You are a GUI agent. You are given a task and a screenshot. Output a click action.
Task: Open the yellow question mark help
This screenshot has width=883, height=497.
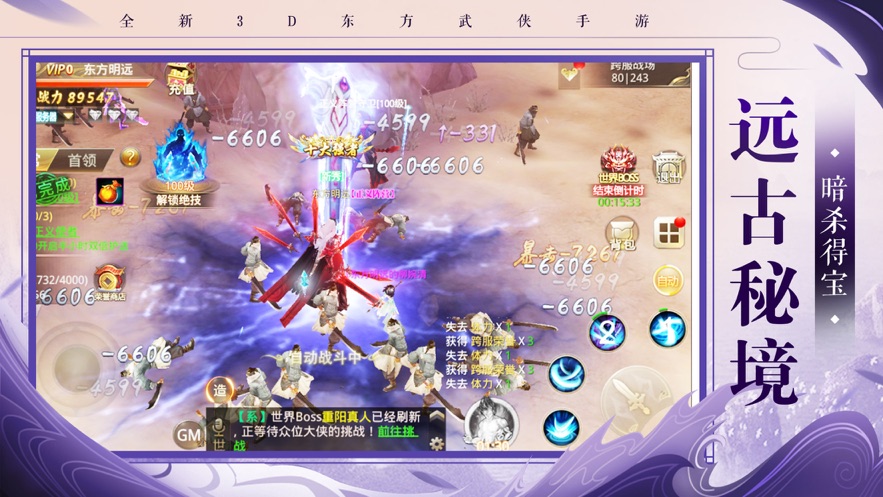coord(130,156)
